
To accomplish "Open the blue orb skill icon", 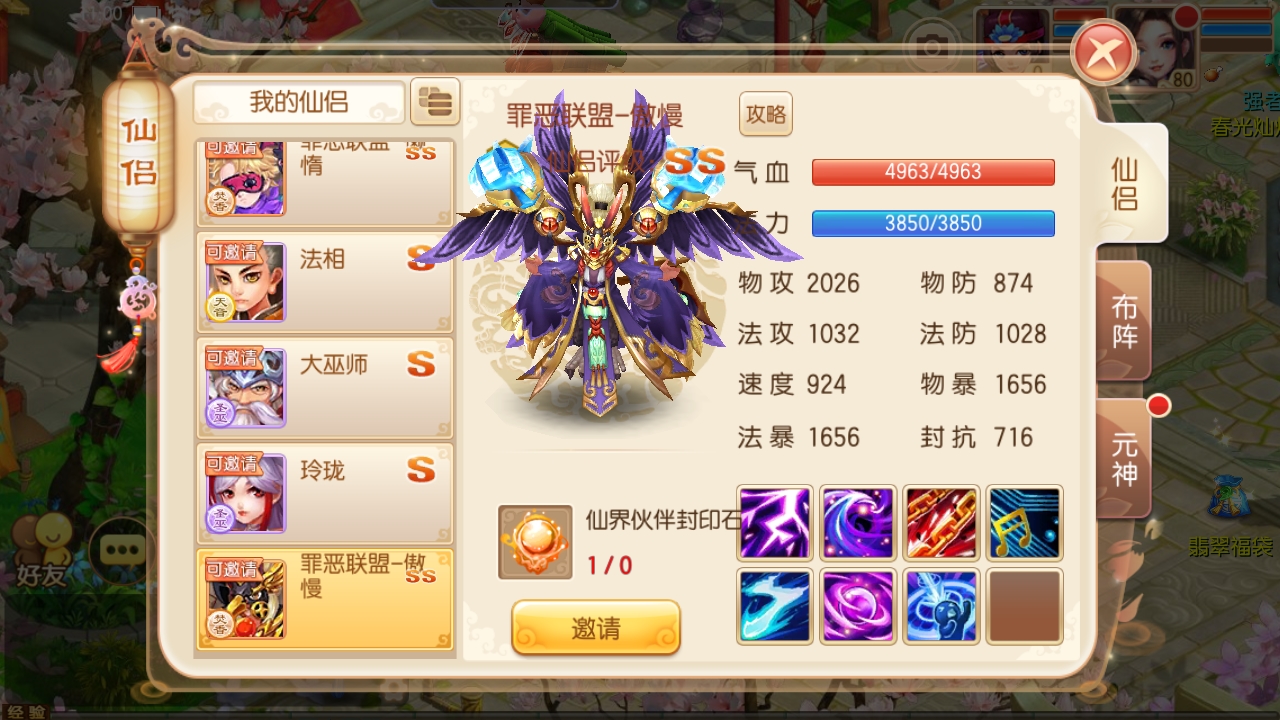I will coord(941,606).
